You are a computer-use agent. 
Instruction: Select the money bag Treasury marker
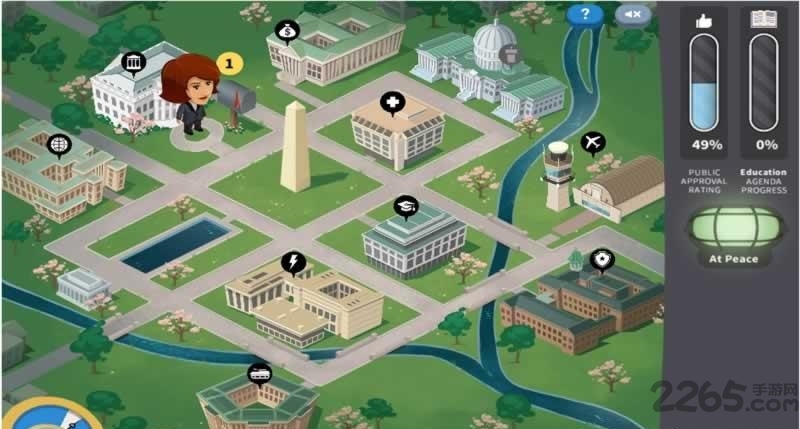pyautogui.click(x=286, y=32)
